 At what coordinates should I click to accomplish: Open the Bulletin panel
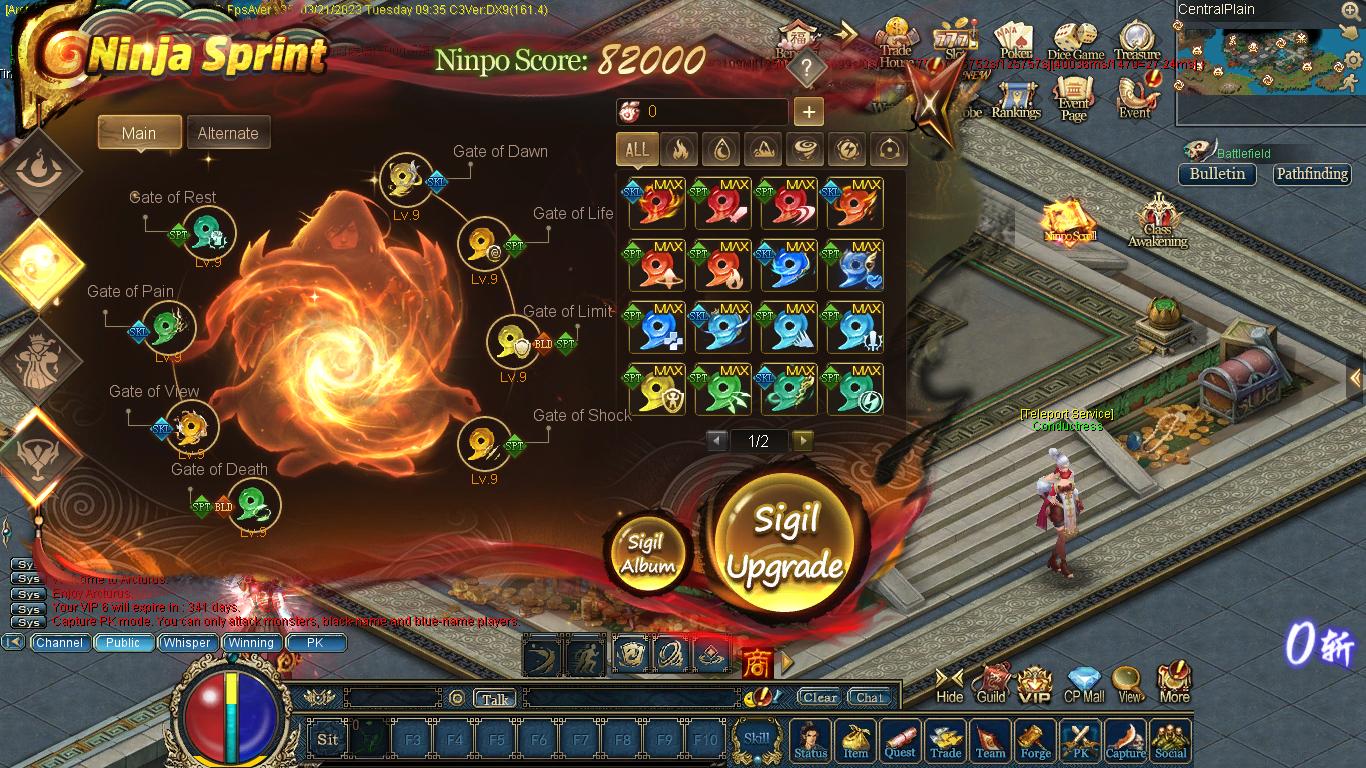point(1217,174)
